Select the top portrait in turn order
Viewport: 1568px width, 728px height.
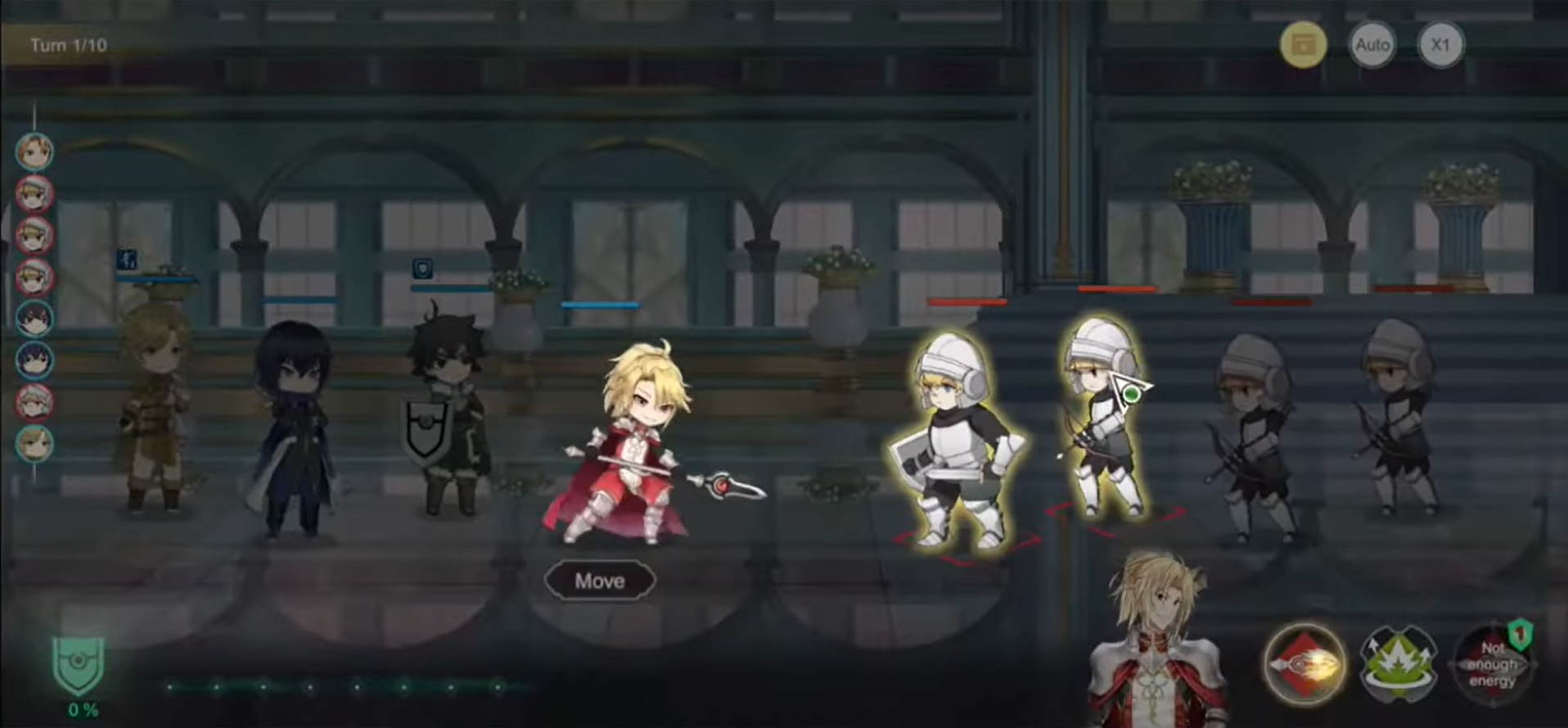coord(35,151)
